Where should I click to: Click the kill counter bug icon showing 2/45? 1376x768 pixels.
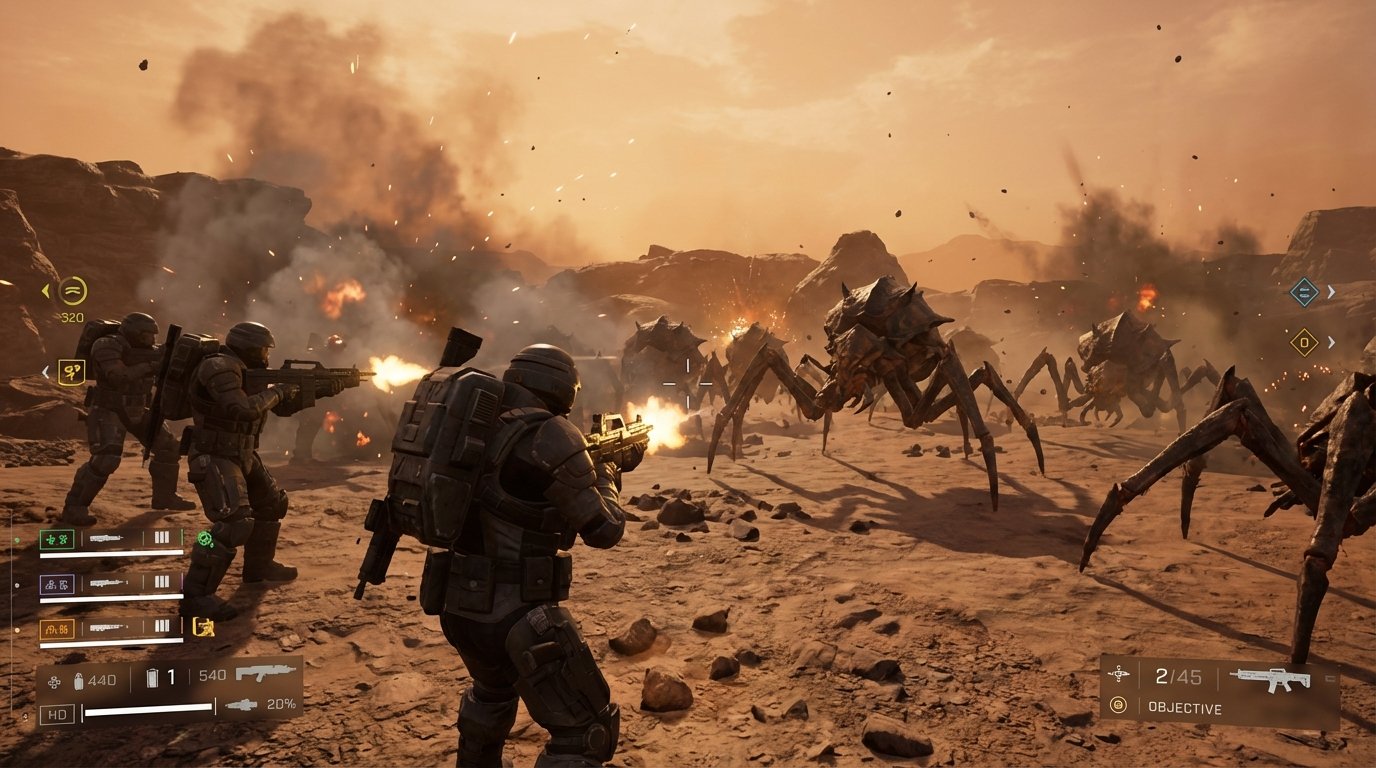(x=1121, y=674)
